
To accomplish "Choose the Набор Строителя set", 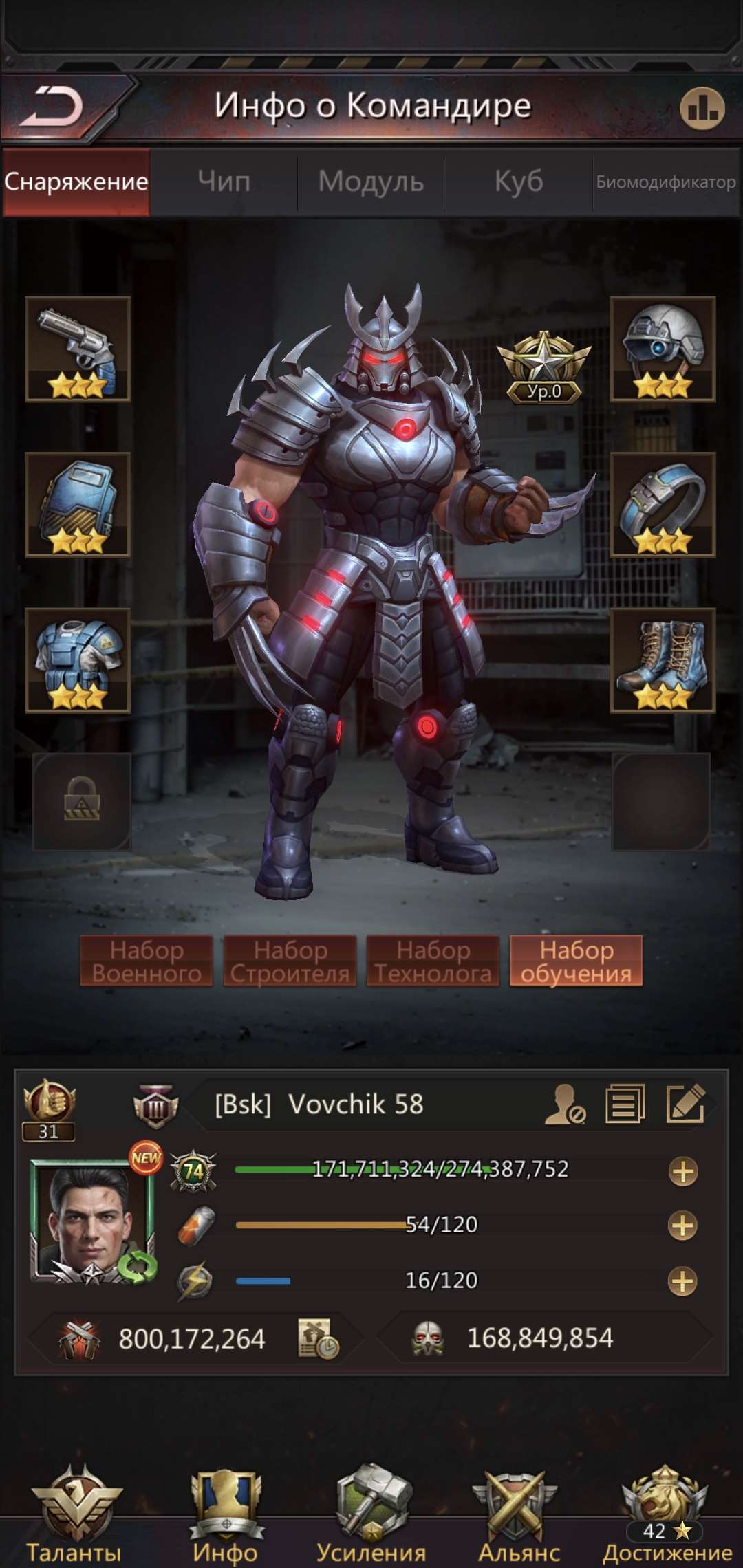I will point(290,961).
